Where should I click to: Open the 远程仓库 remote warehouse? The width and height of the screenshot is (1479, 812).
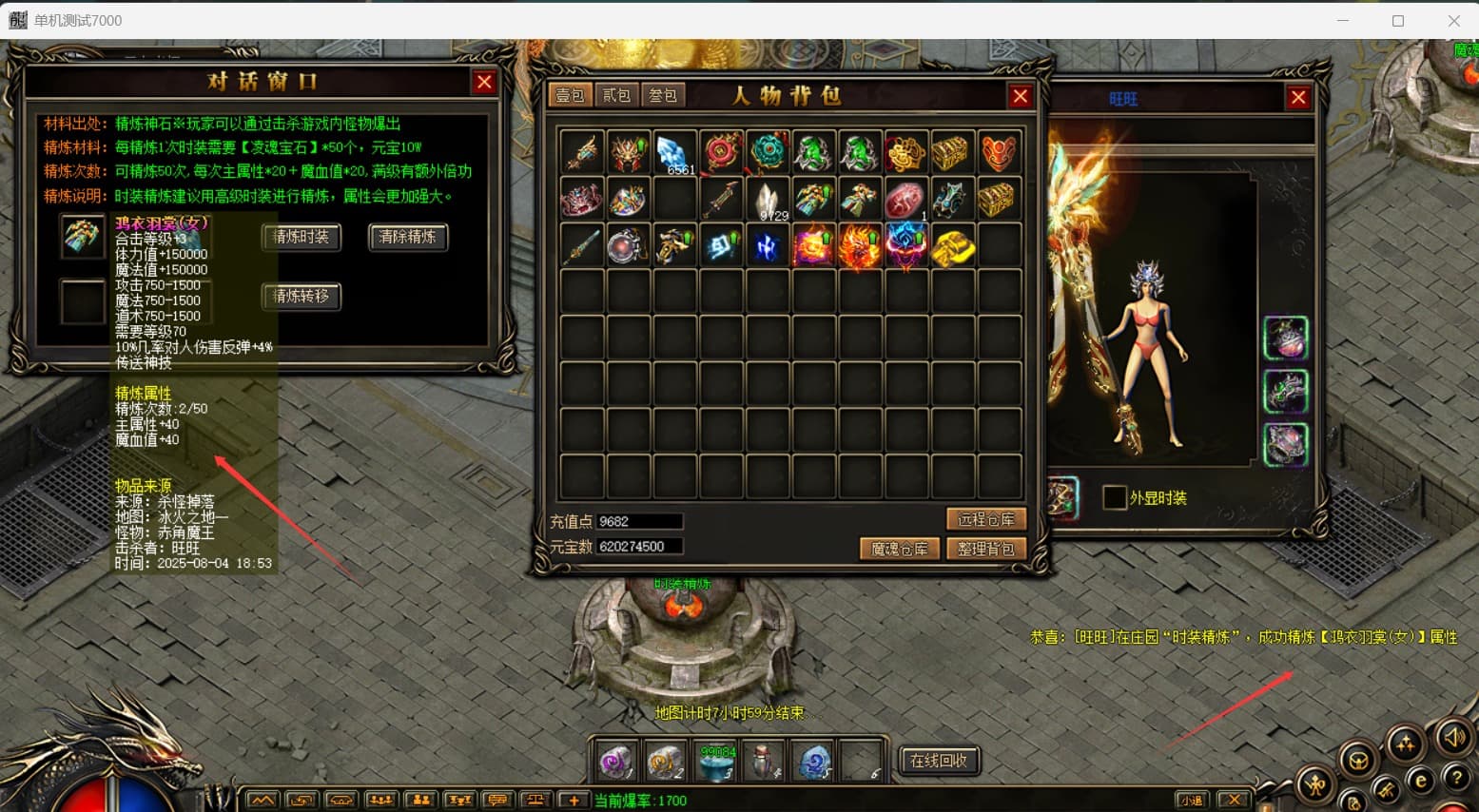point(985,519)
